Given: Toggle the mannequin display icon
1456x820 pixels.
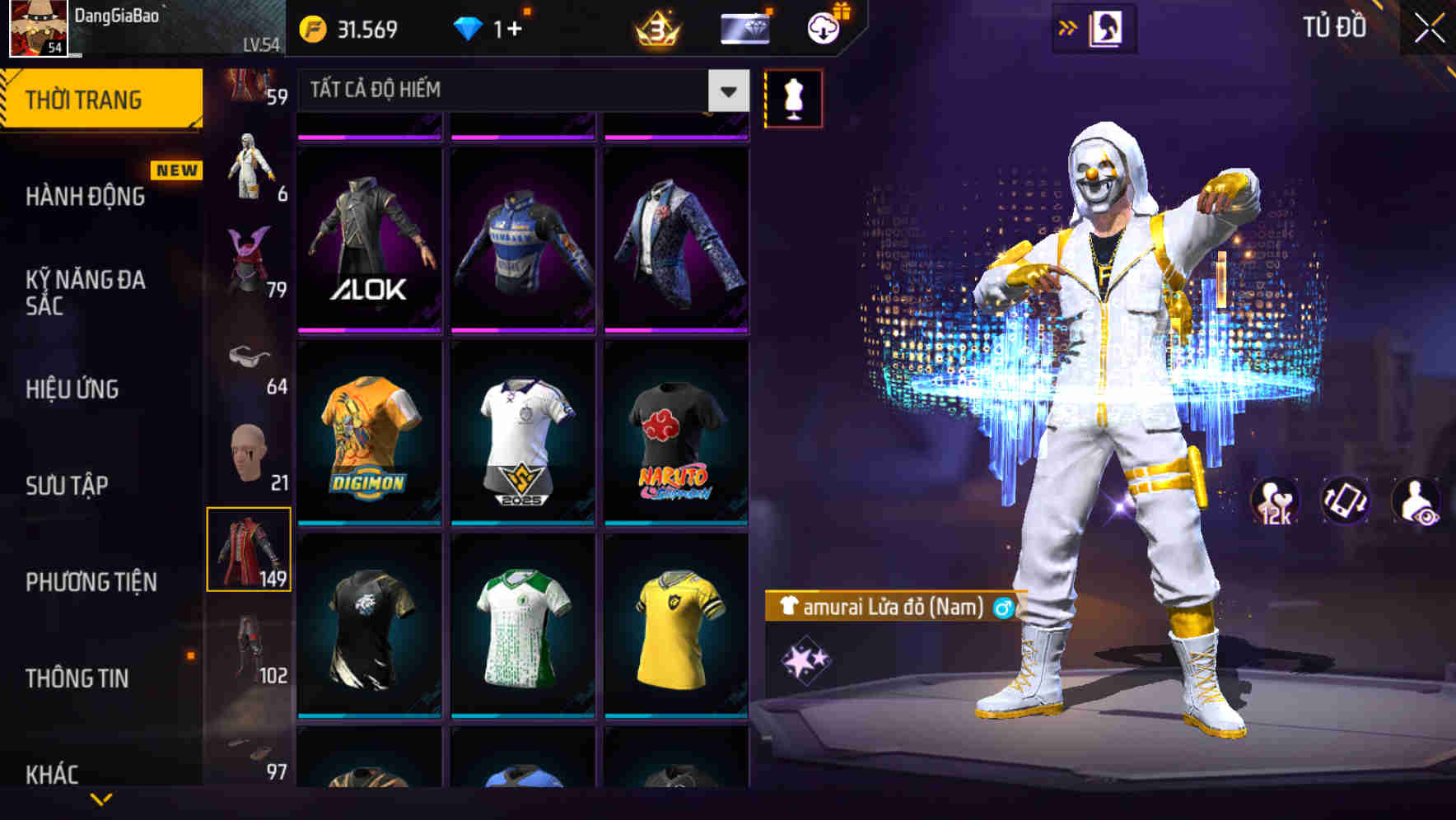Looking at the screenshot, I should click(794, 96).
